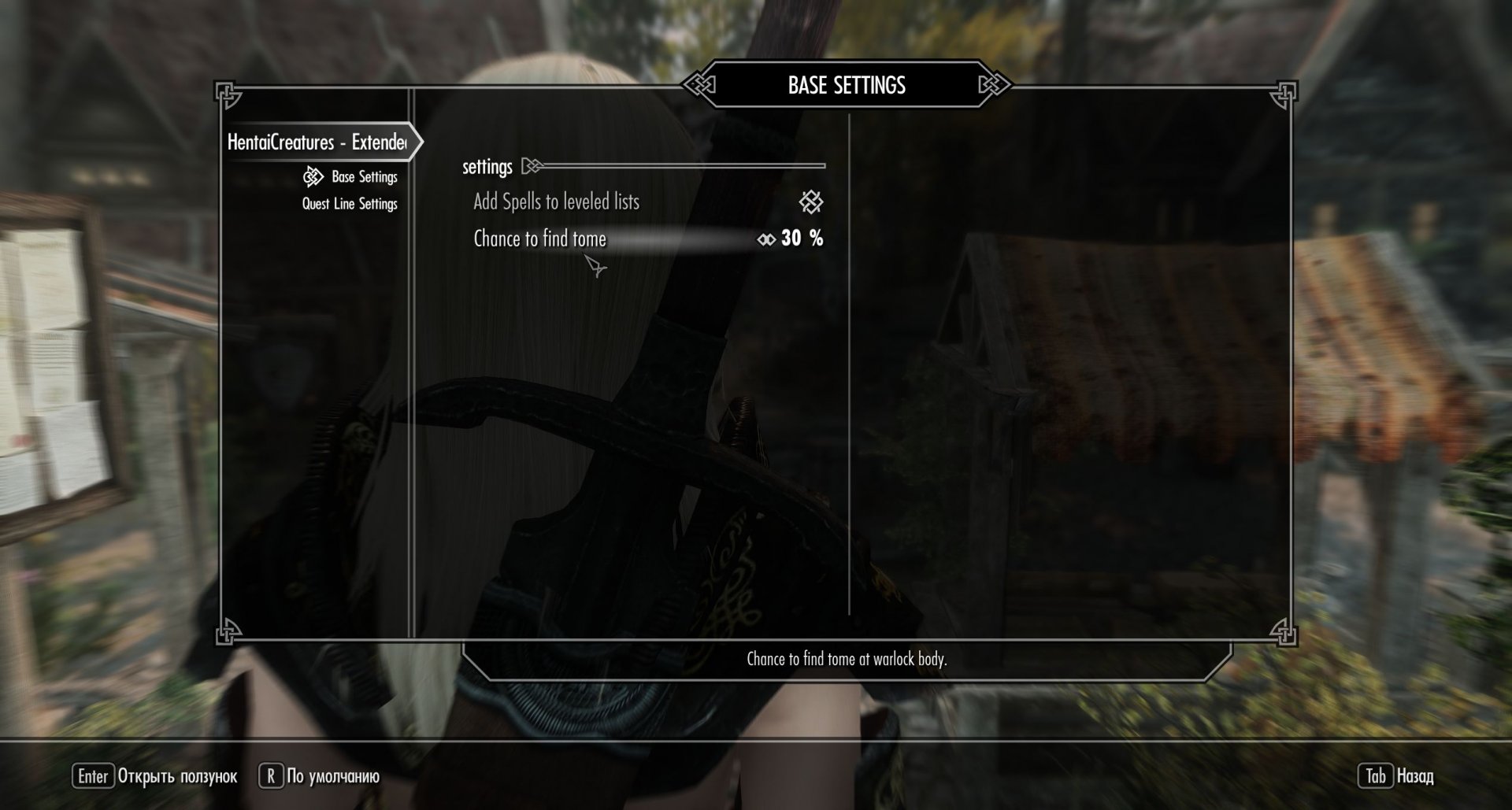
Task: Click Открыть ползунок in the bottom bar
Action: 175,775
